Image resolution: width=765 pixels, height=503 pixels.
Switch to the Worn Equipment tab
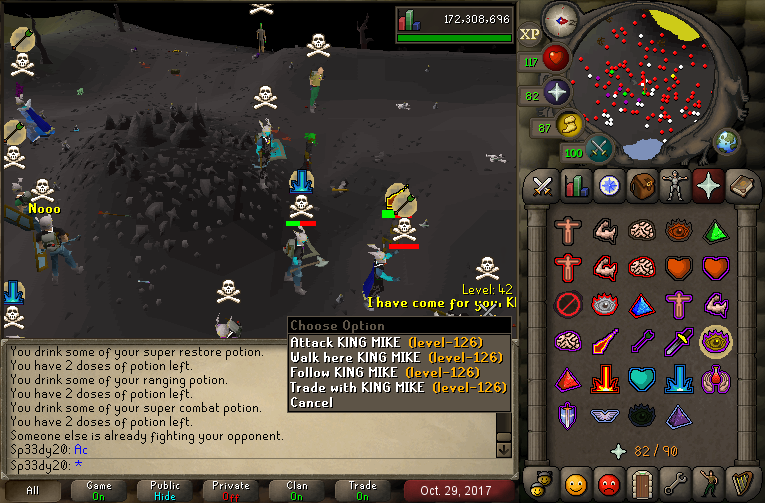(675, 186)
